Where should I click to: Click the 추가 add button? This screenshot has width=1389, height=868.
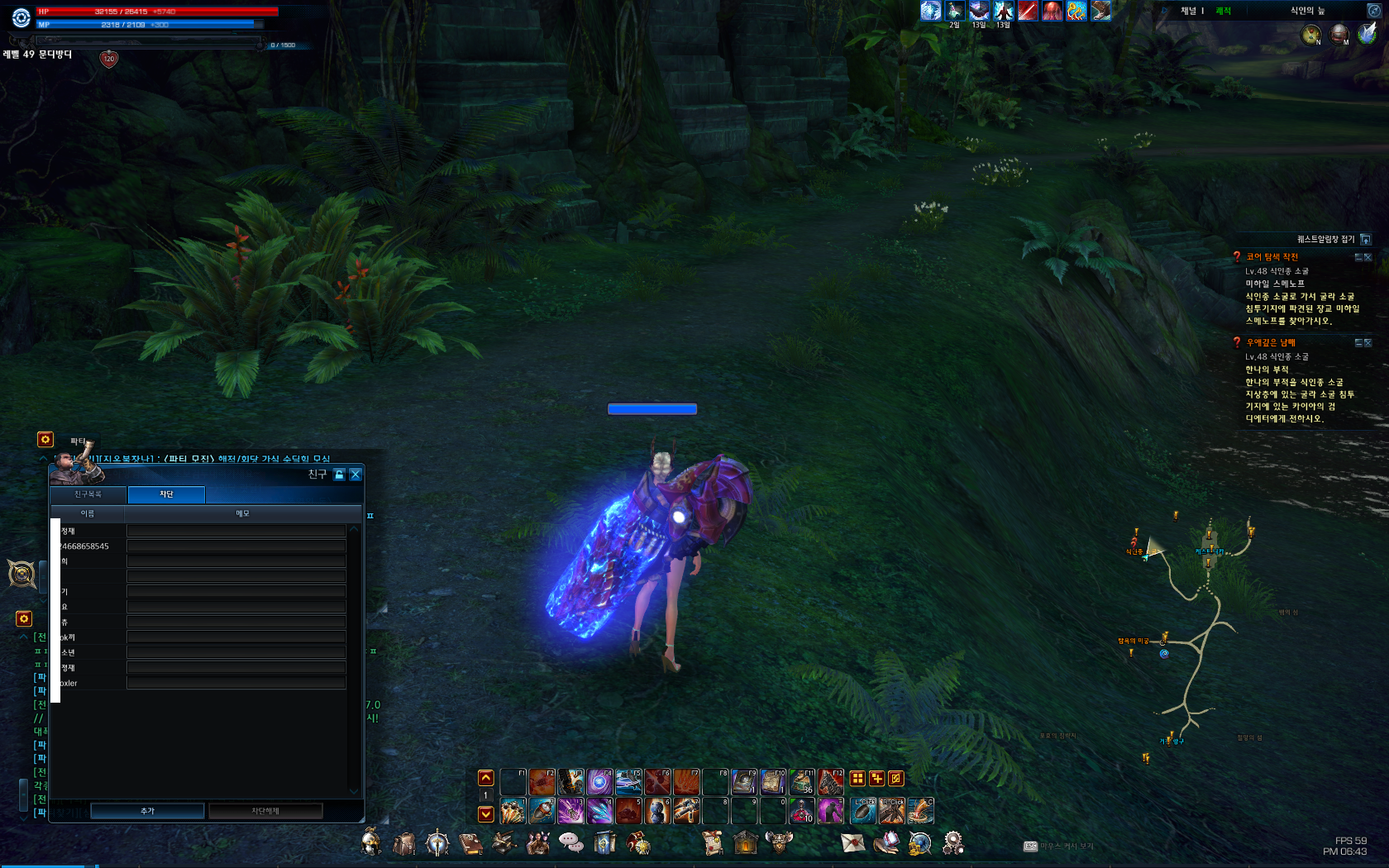(x=147, y=811)
